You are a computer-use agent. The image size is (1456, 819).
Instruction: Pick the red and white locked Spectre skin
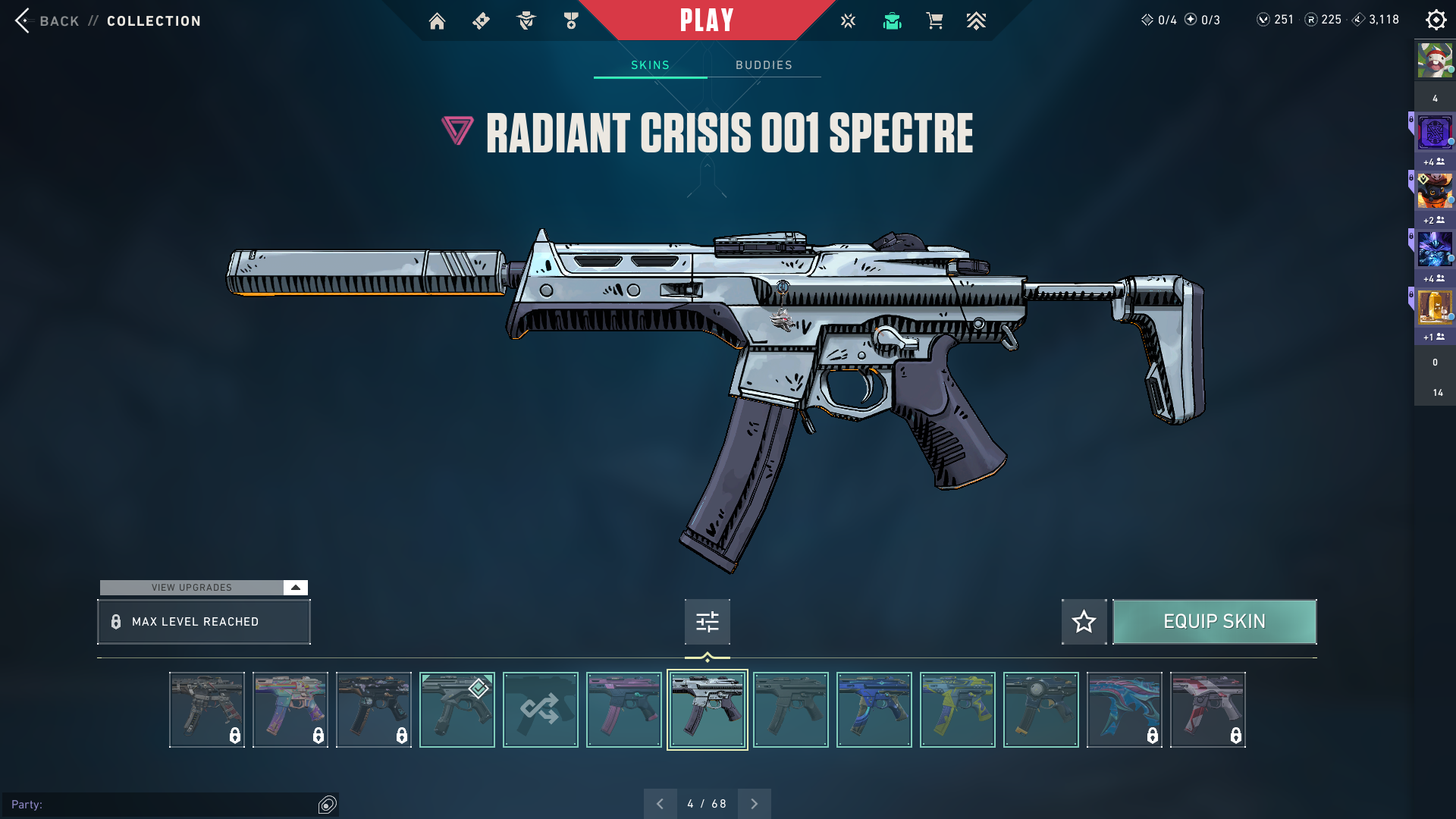(1207, 710)
